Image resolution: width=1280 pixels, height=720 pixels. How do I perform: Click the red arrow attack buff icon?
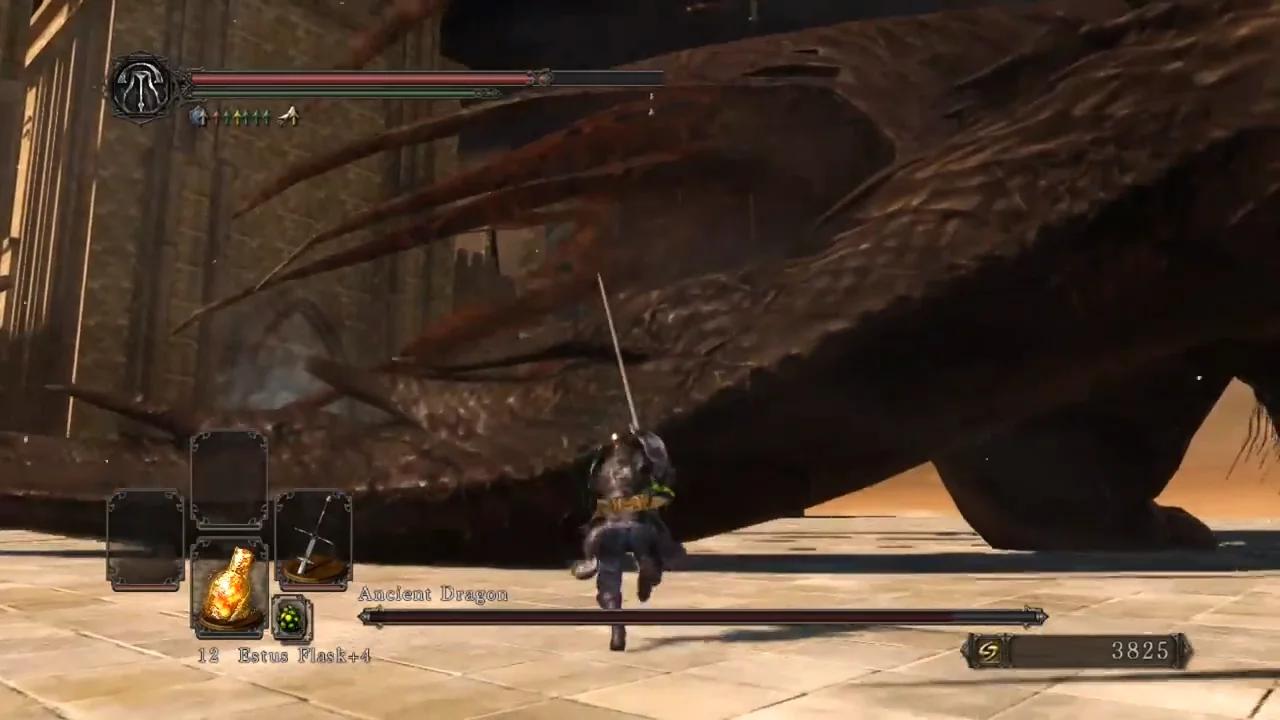(216, 117)
